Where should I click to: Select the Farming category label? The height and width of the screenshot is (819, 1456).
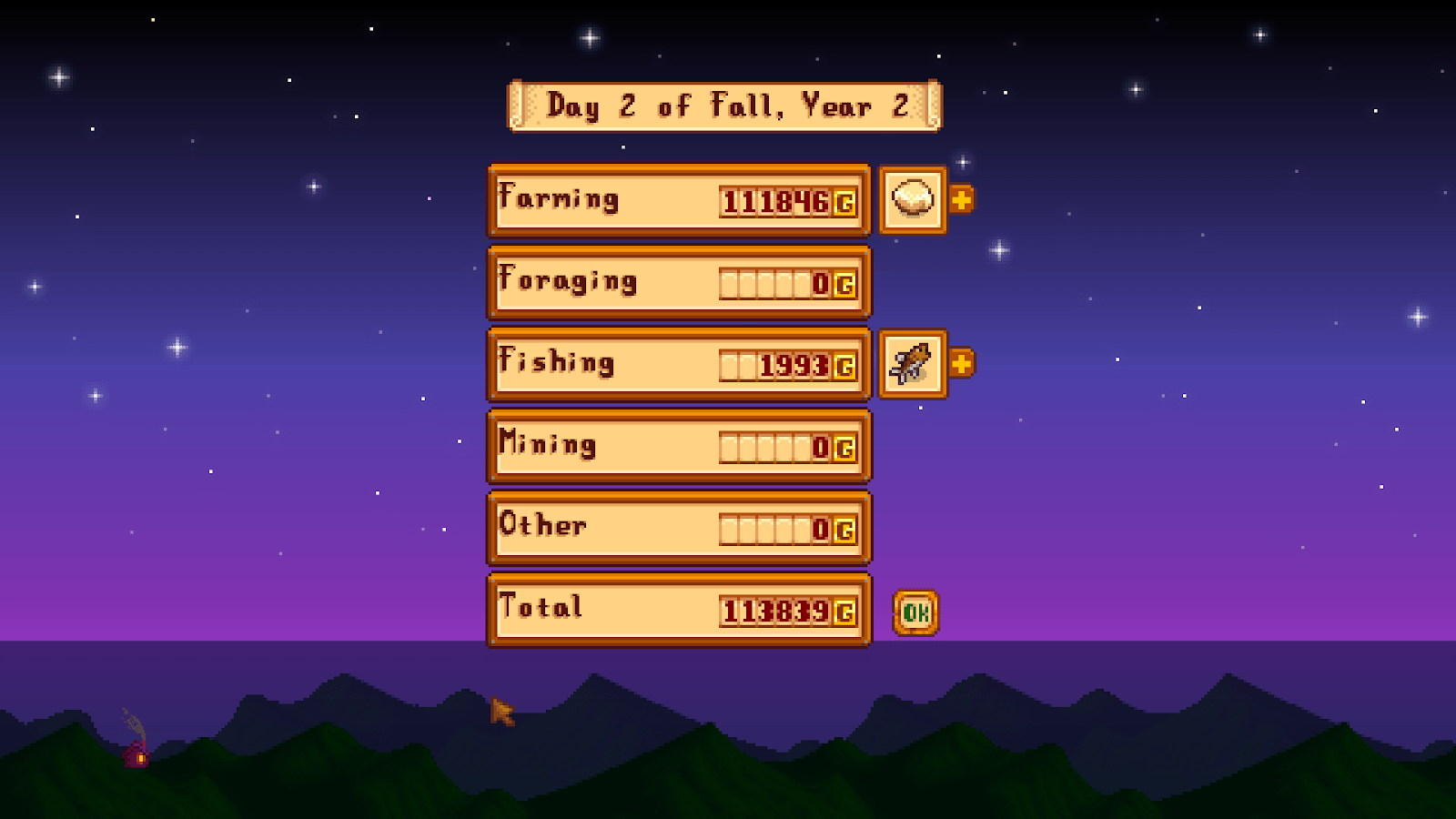[x=559, y=198]
